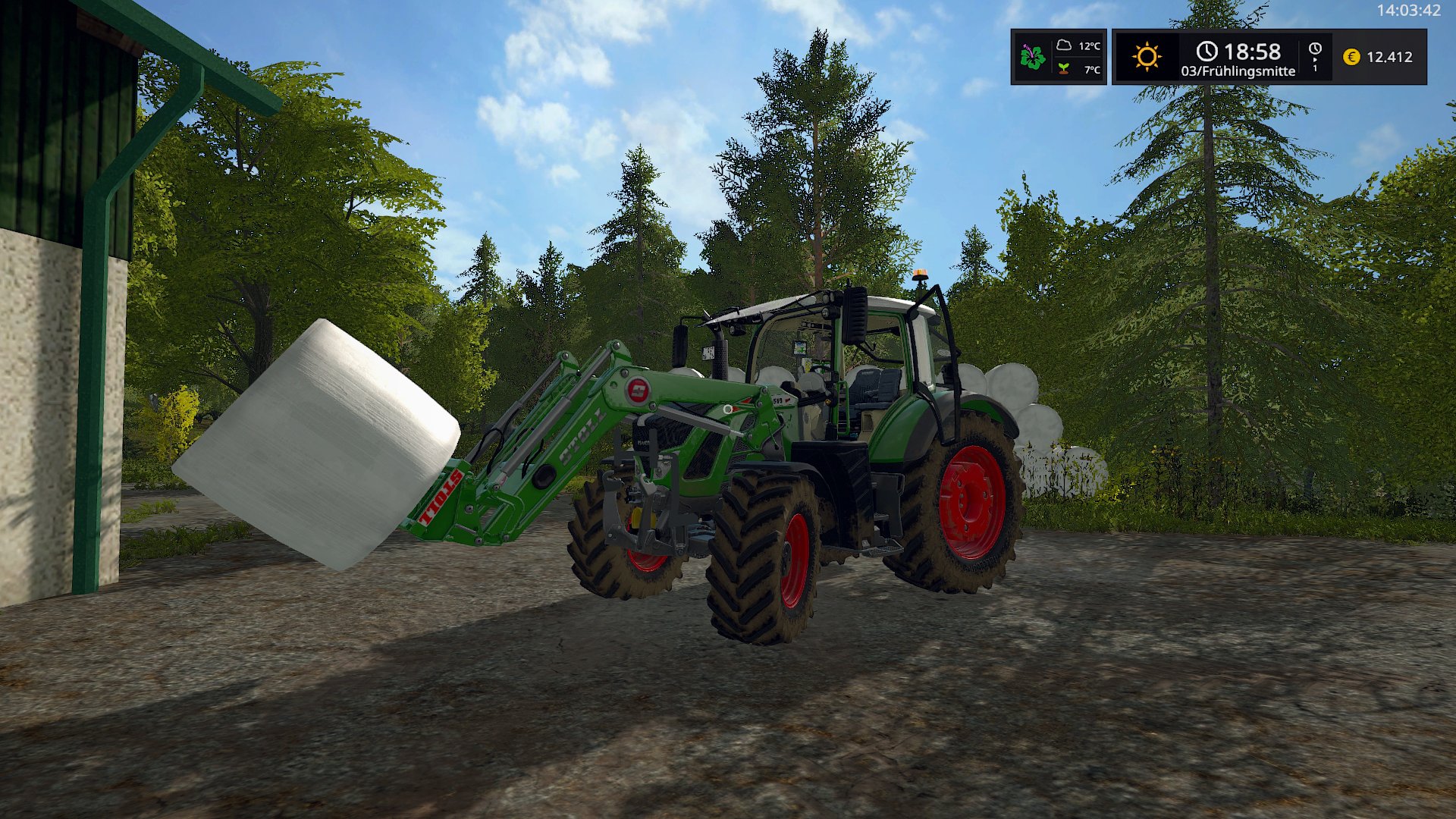Image resolution: width=1456 pixels, height=819 pixels.
Task: Select the seedling soil temperature icon
Action: click(x=1064, y=69)
